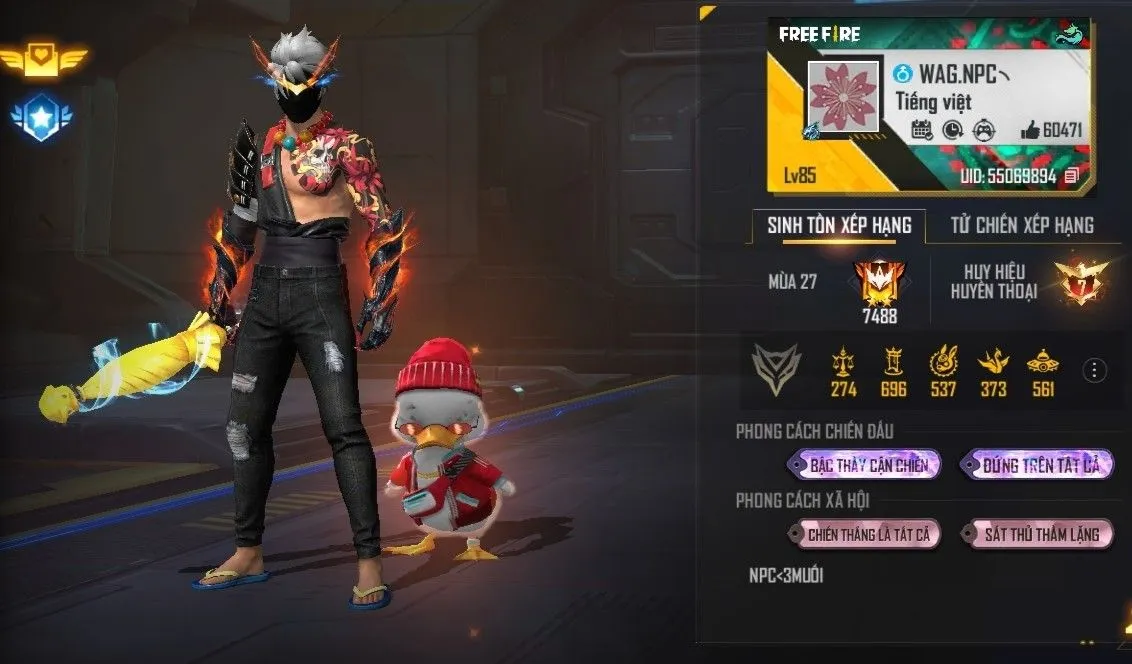1132x664 pixels.
Task: Open the Tử Chiến Xếp Hạng tab
Action: (1019, 225)
